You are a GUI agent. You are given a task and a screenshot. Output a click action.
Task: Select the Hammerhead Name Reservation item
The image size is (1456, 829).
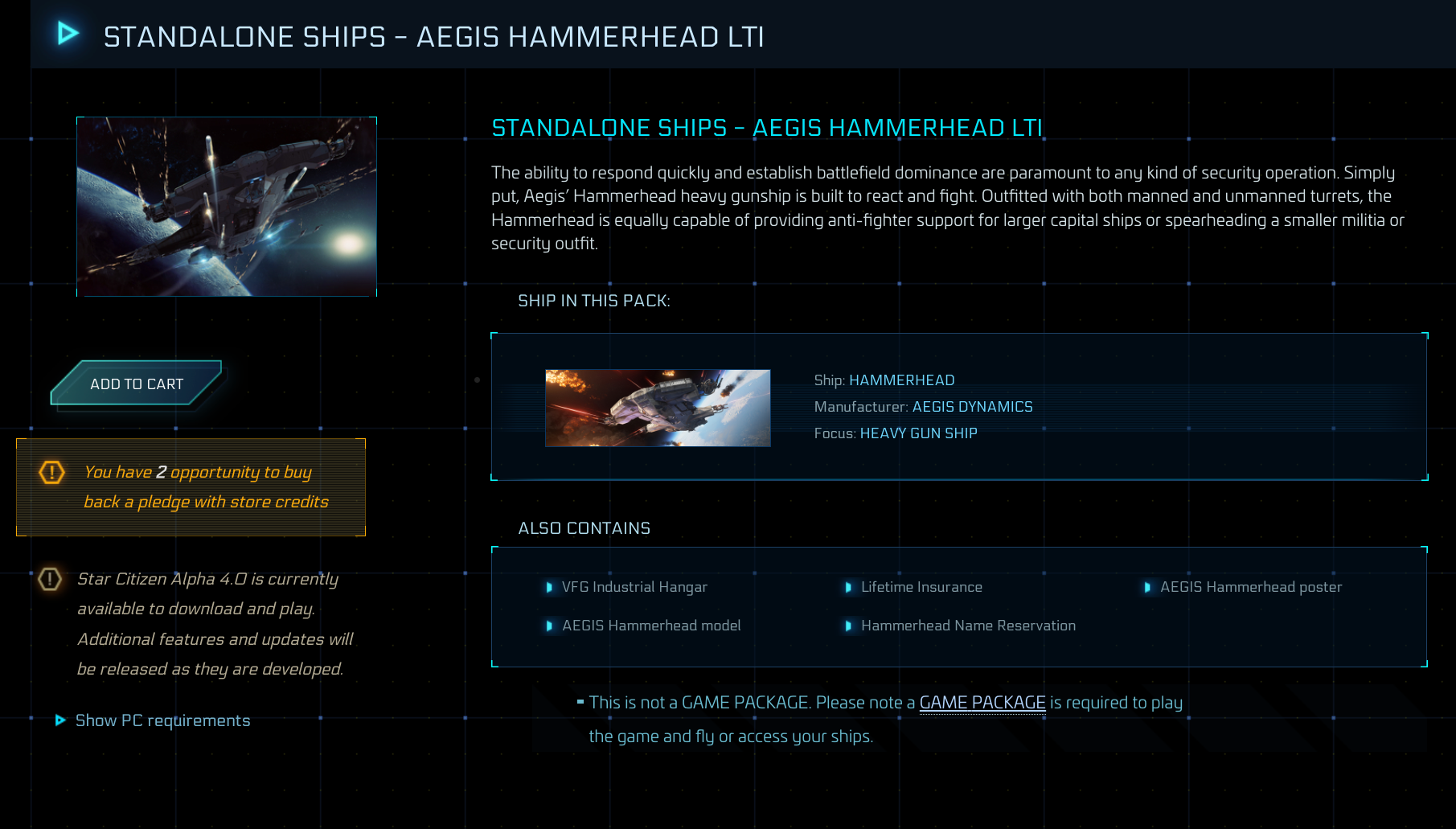tap(968, 626)
